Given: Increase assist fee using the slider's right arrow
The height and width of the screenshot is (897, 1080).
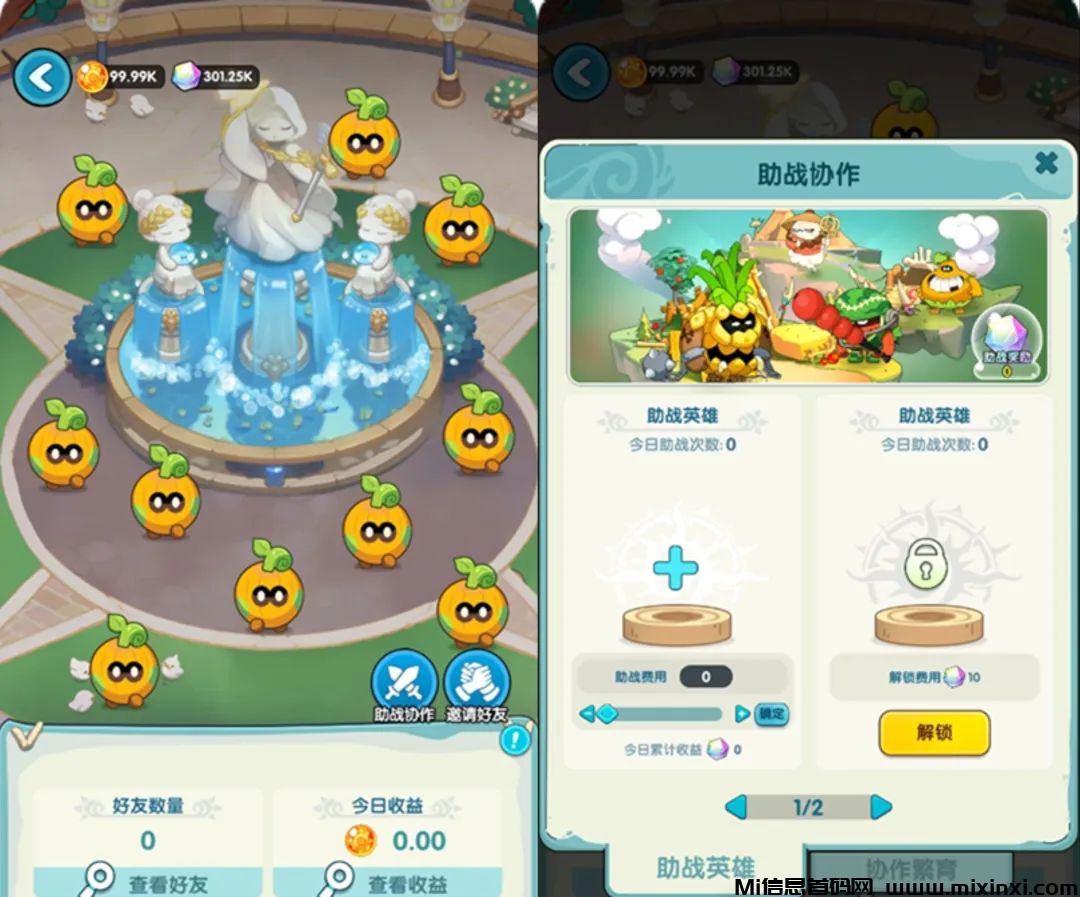Looking at the screenshot, I should tap(742, 714).
